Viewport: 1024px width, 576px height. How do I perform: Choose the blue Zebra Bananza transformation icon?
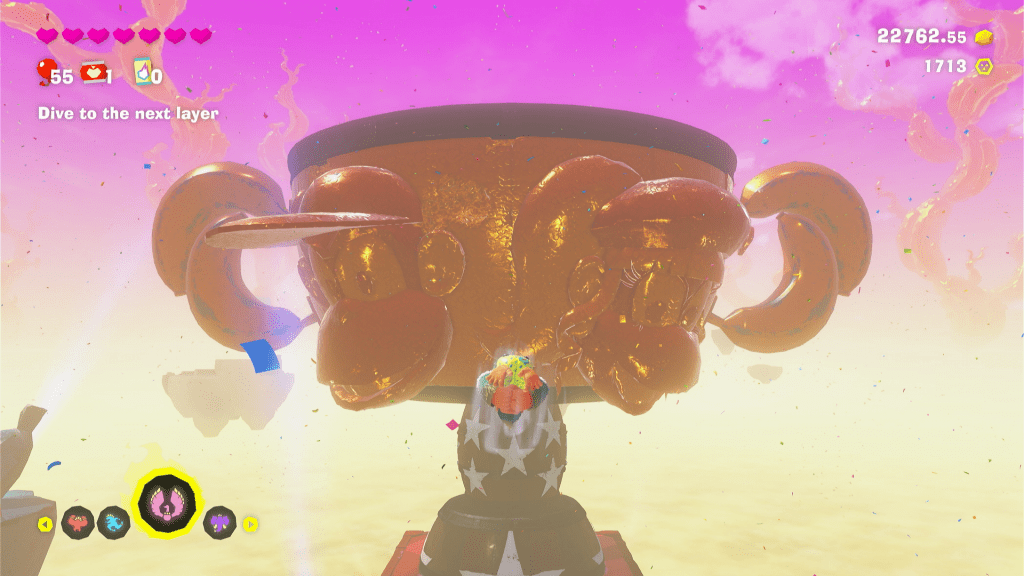pos(114,522)
